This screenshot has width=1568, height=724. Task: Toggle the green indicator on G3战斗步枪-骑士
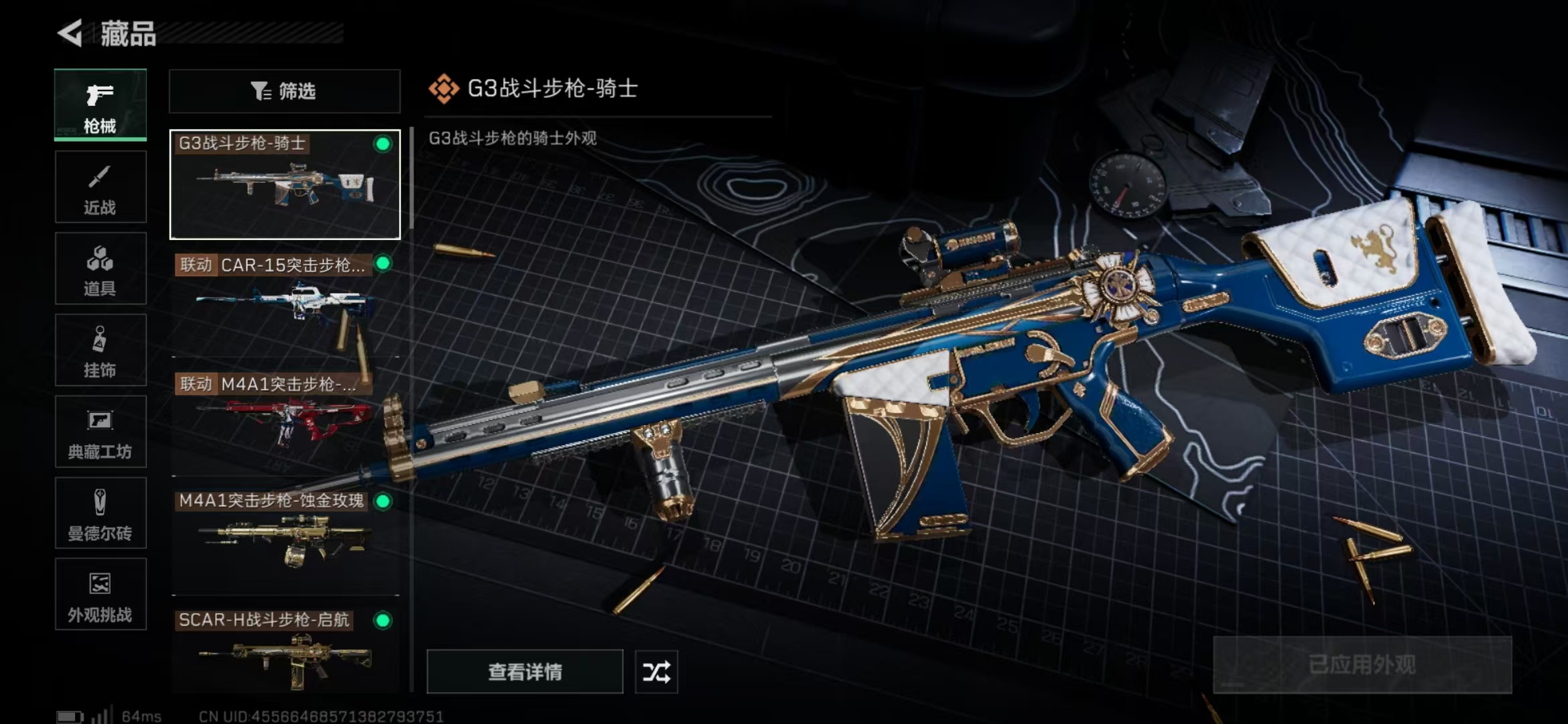pyautogui.click(x=383, y=143)
